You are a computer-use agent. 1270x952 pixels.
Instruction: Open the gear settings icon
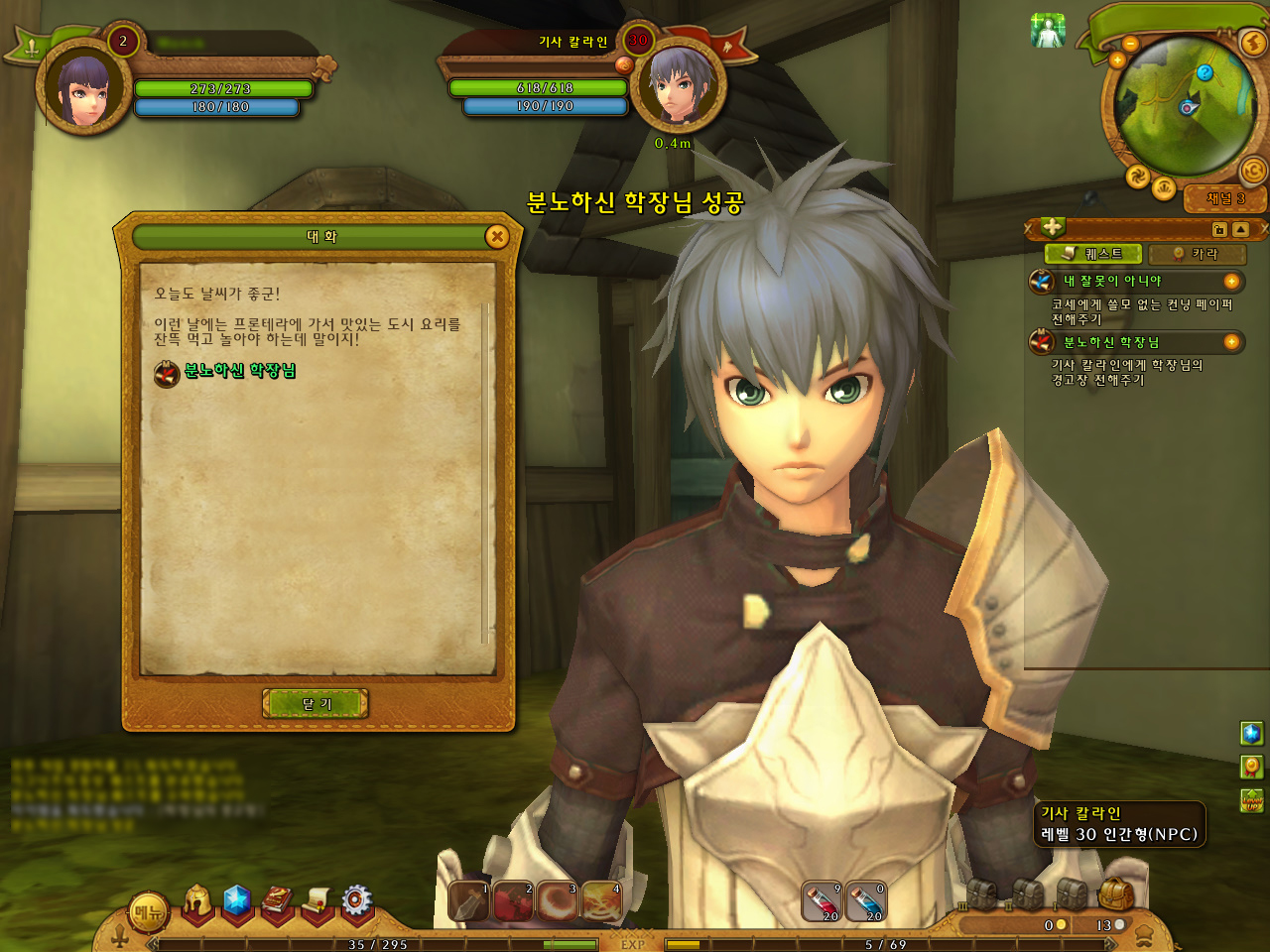(356, 900)
